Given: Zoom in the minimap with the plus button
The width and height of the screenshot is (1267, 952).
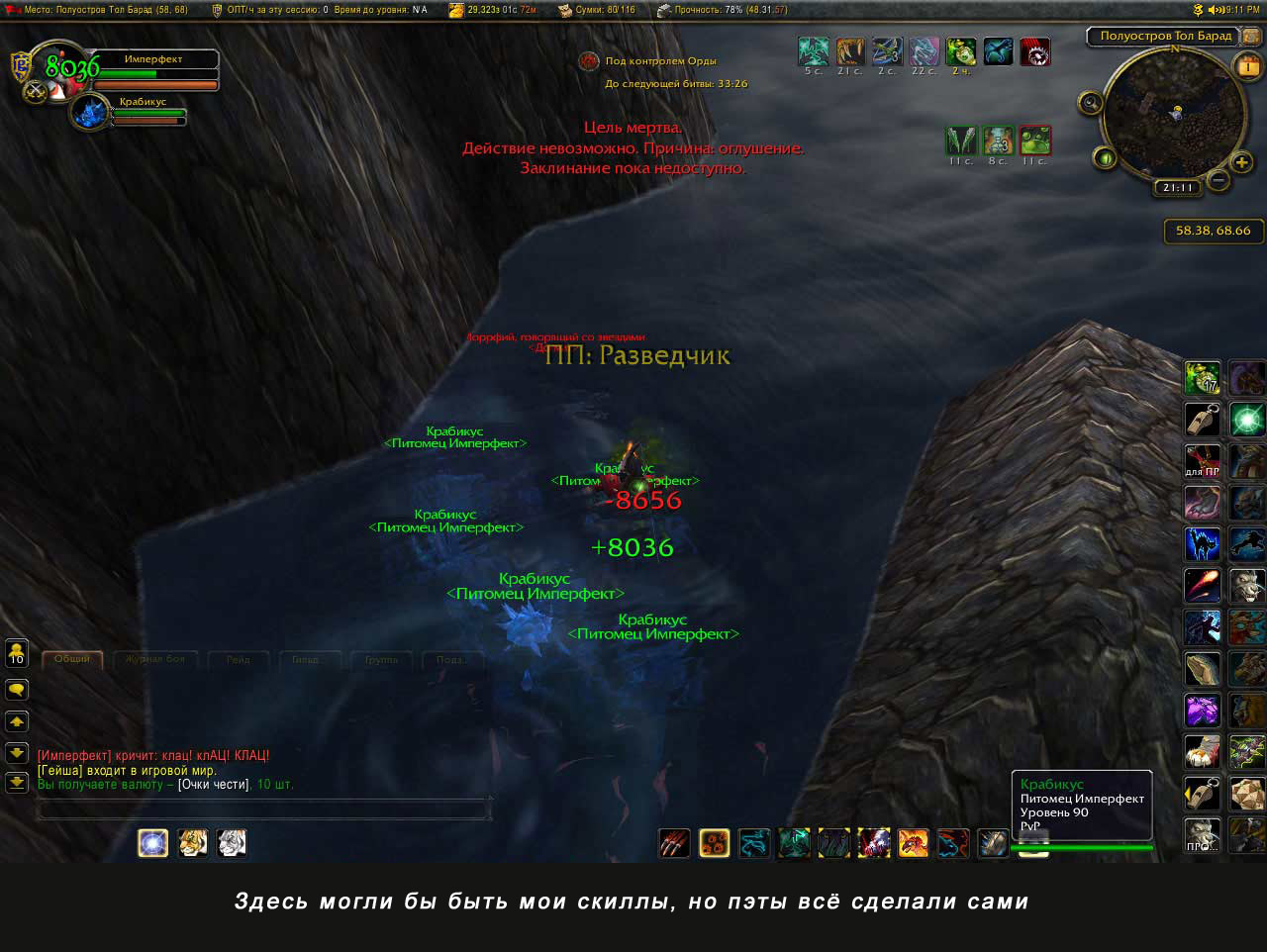Looking at the screenshot, I should coord(1242,162).
